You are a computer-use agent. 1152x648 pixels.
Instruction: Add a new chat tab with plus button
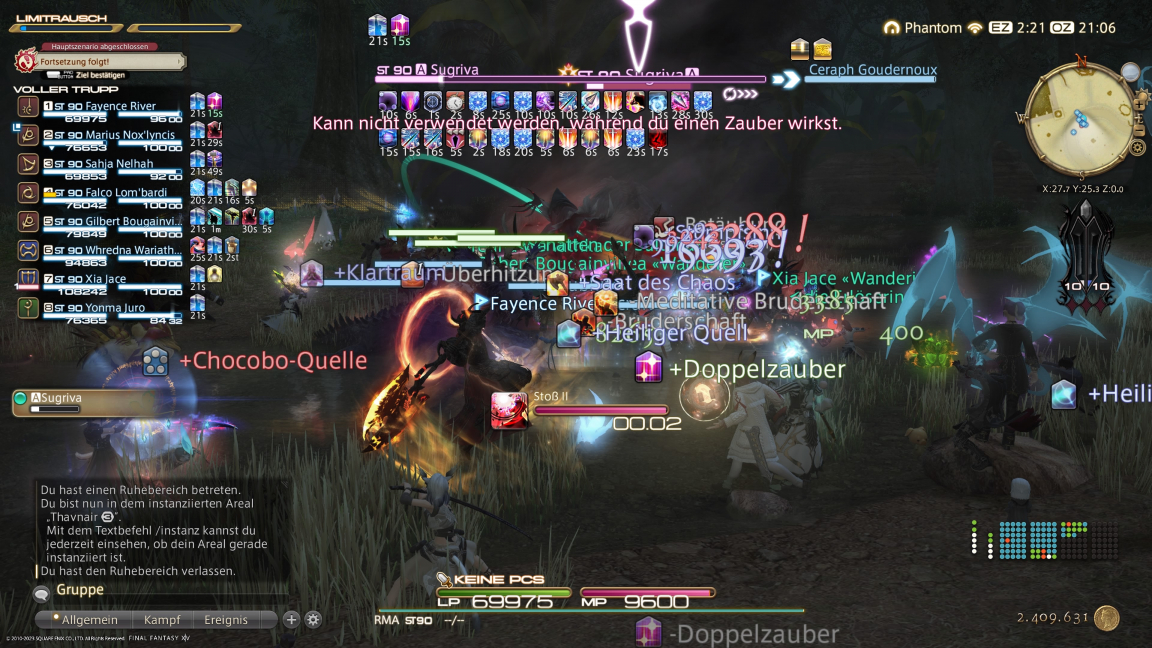tap(292, 620)
